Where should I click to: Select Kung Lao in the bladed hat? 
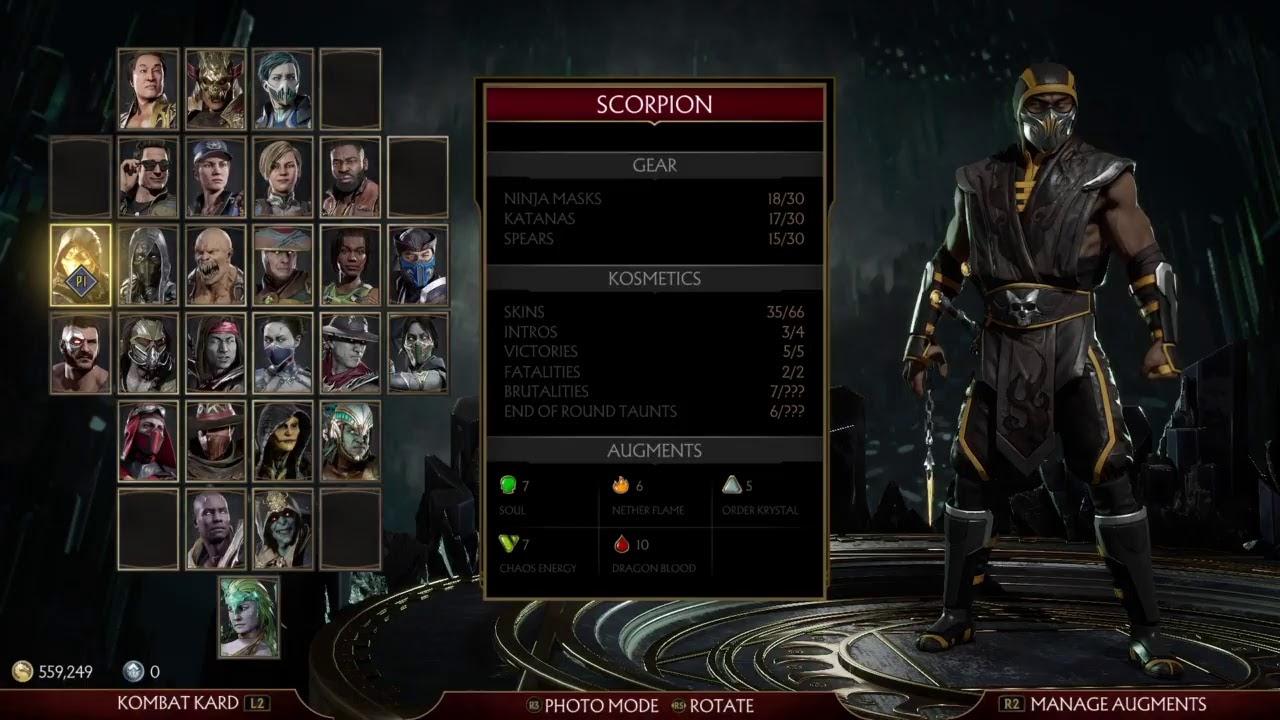[350, 353]
